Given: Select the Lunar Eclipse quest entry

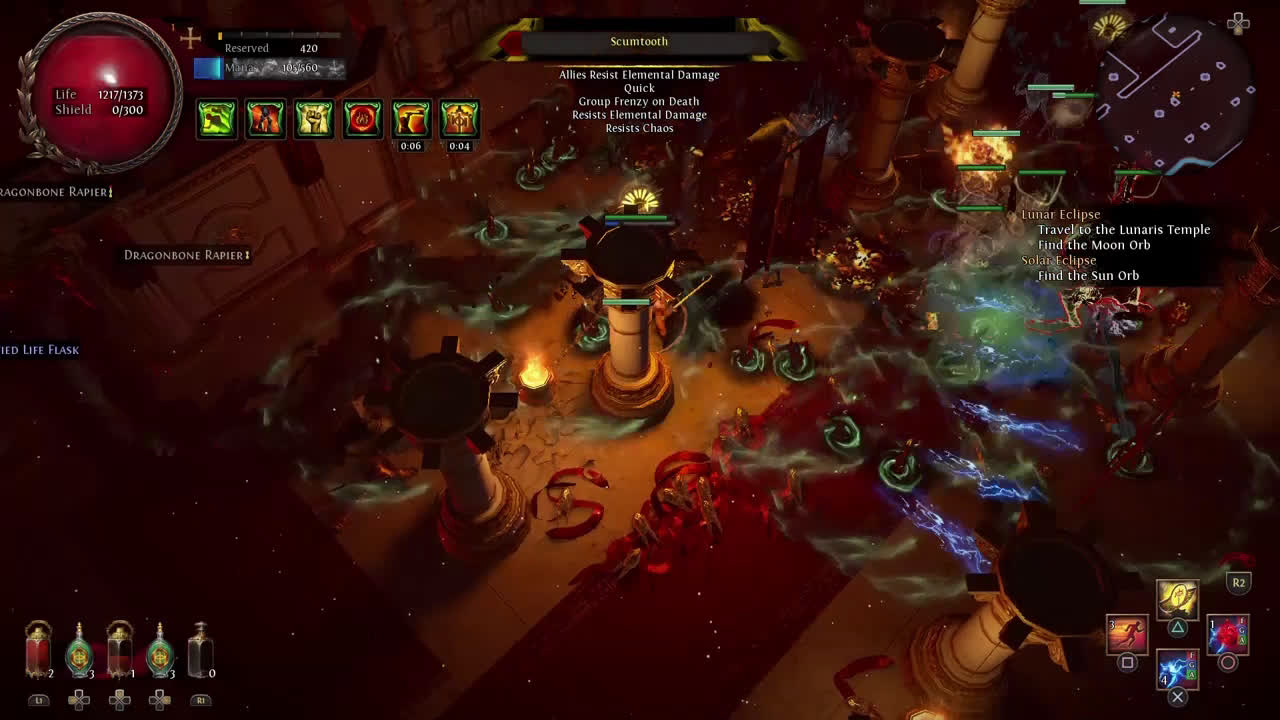Looking at the screenshot, I should [1060, 214].
